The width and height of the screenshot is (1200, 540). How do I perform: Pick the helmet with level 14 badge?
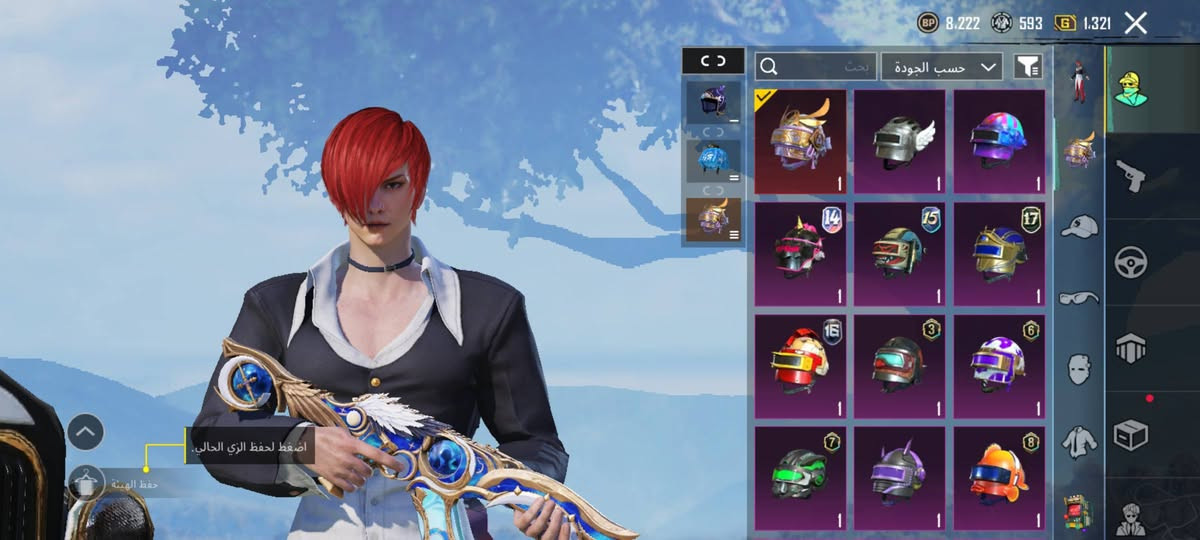coord(799,254)
